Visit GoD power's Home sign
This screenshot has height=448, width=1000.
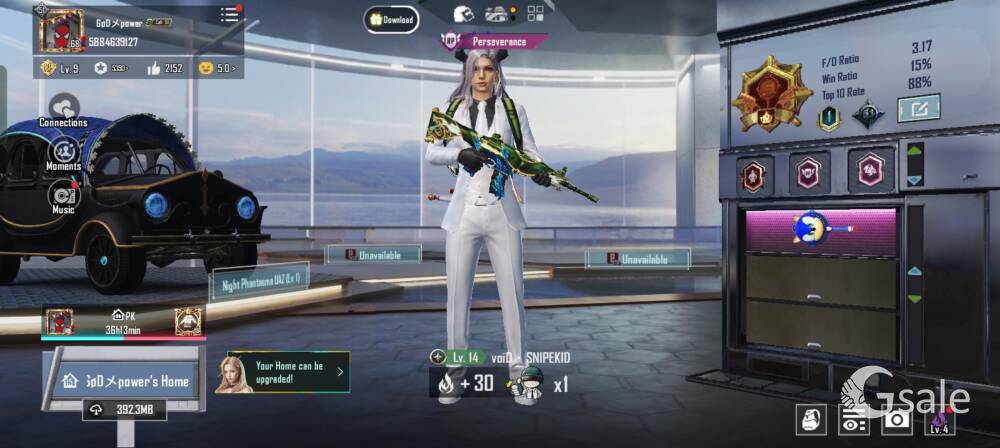click(x=125, y=381)
